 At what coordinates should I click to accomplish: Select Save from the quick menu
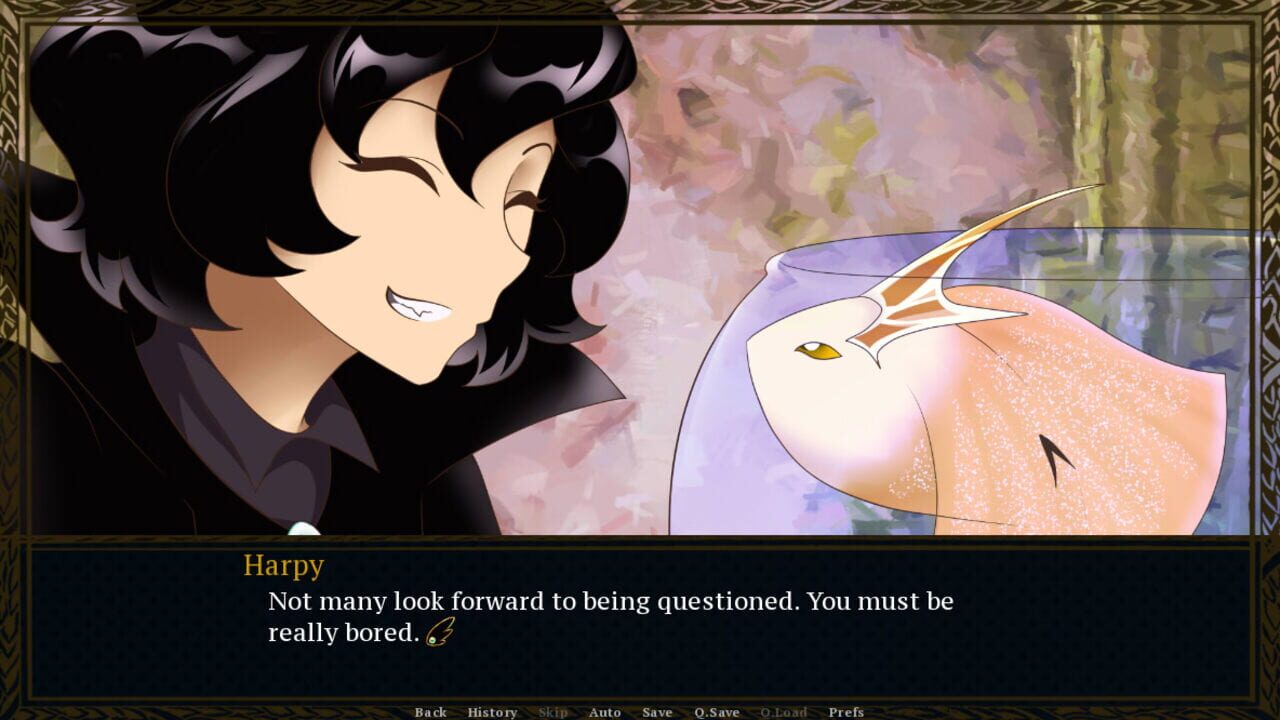coord(657,712)
